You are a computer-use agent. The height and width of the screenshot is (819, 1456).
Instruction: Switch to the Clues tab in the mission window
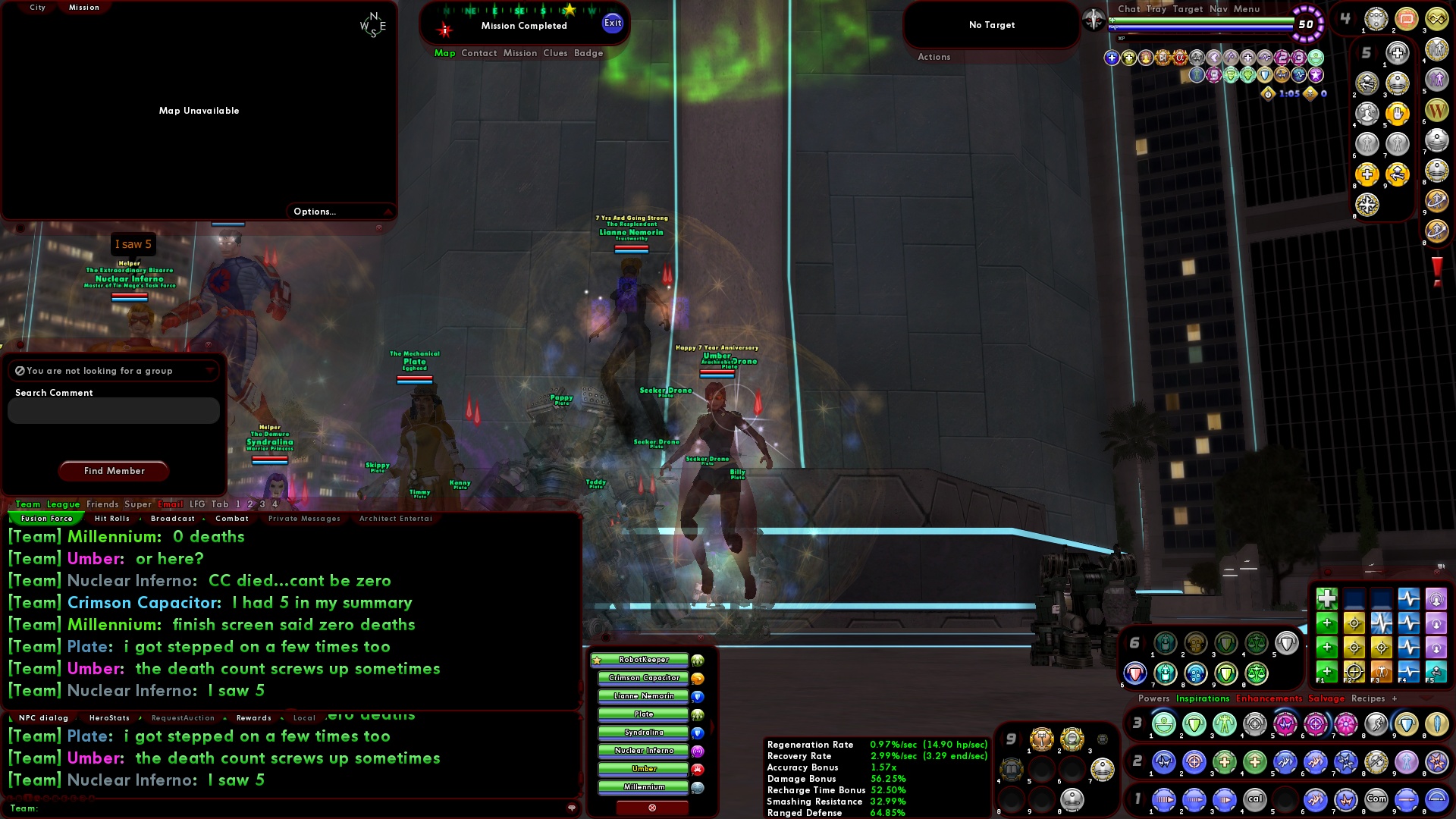click(x=554, y=53)
